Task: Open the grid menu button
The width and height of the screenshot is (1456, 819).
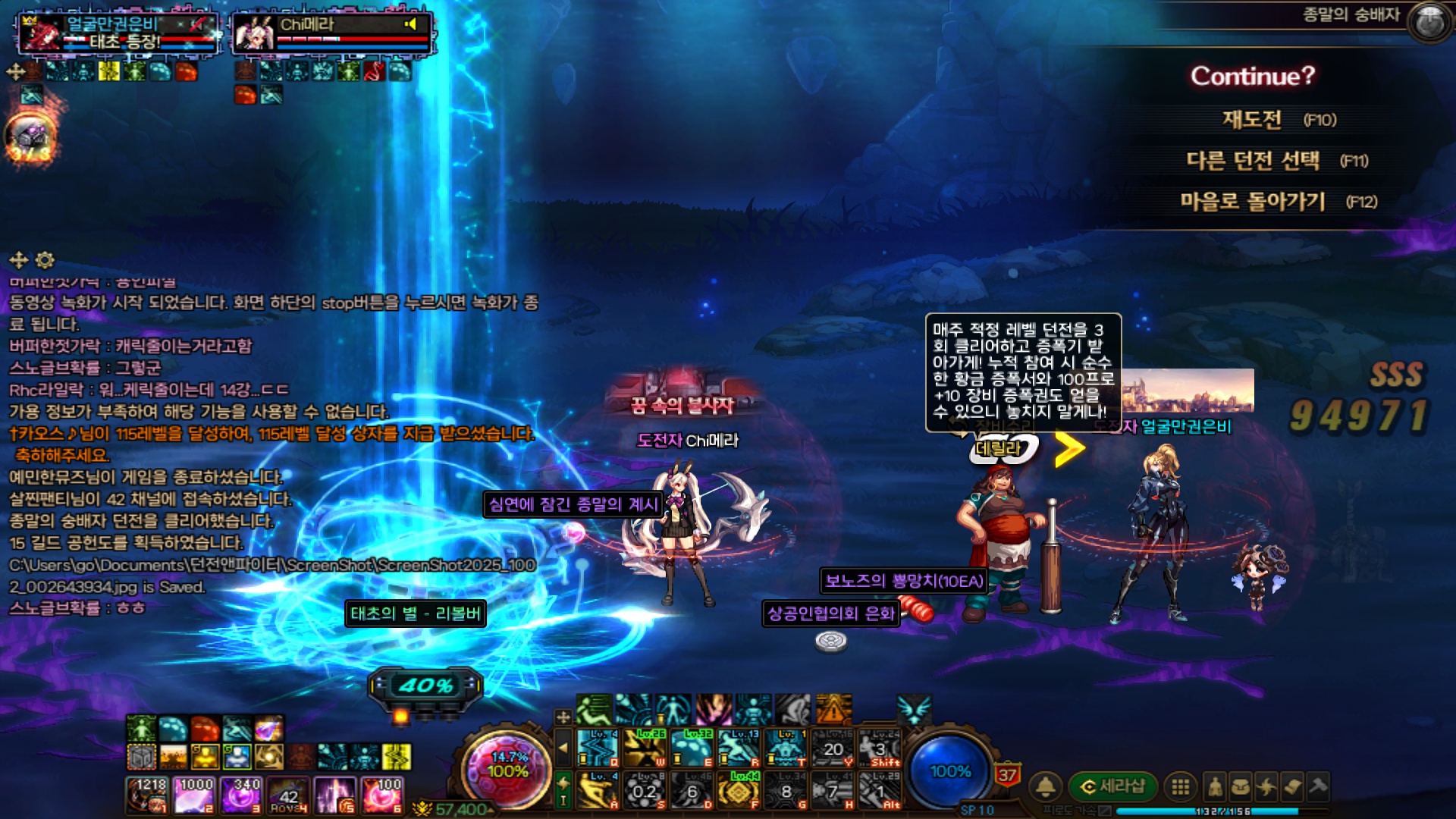Action: tap(1180, 786)
